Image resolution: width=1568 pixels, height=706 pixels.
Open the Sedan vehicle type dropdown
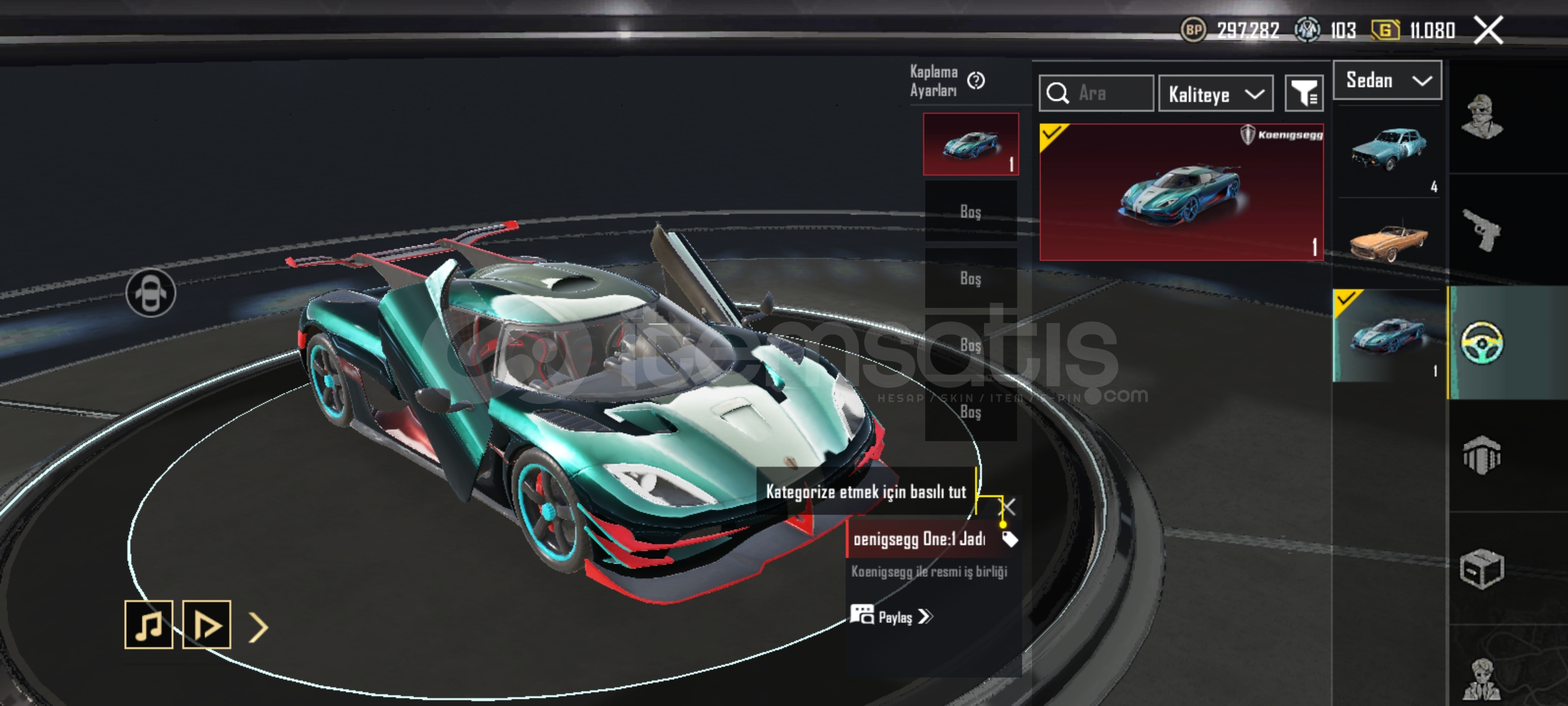tap(1387, 80)
